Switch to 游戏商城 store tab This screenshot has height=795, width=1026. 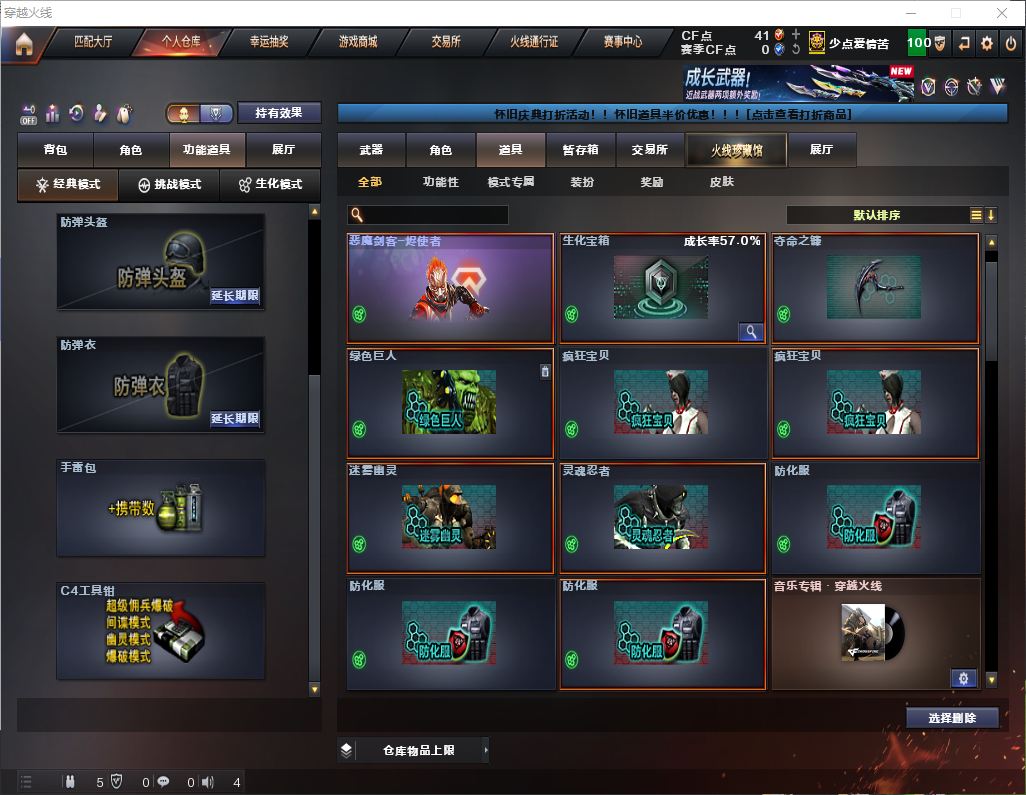coord(357,43)
